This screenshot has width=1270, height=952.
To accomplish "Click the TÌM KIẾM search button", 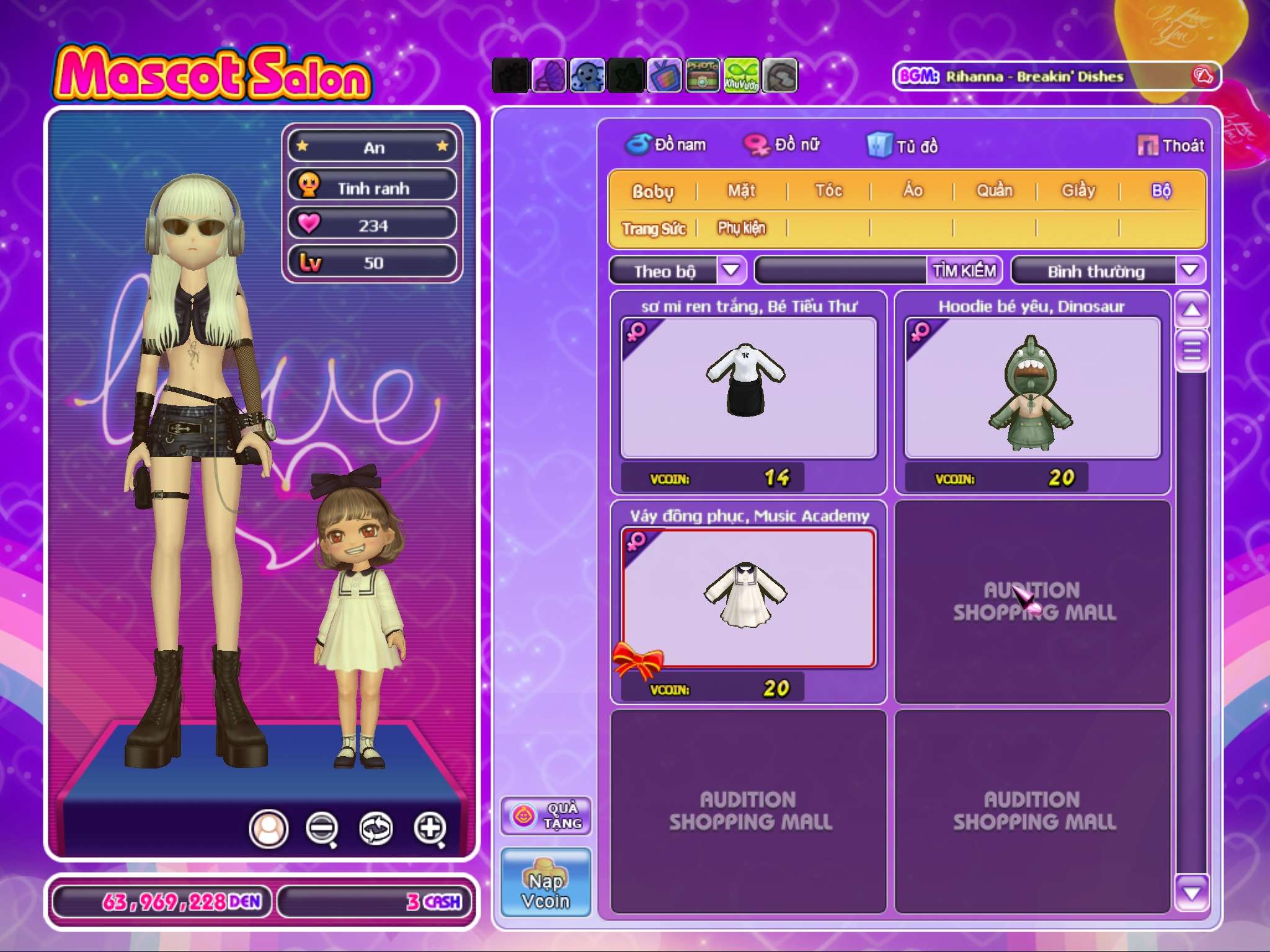I will [x=964, y=271].
